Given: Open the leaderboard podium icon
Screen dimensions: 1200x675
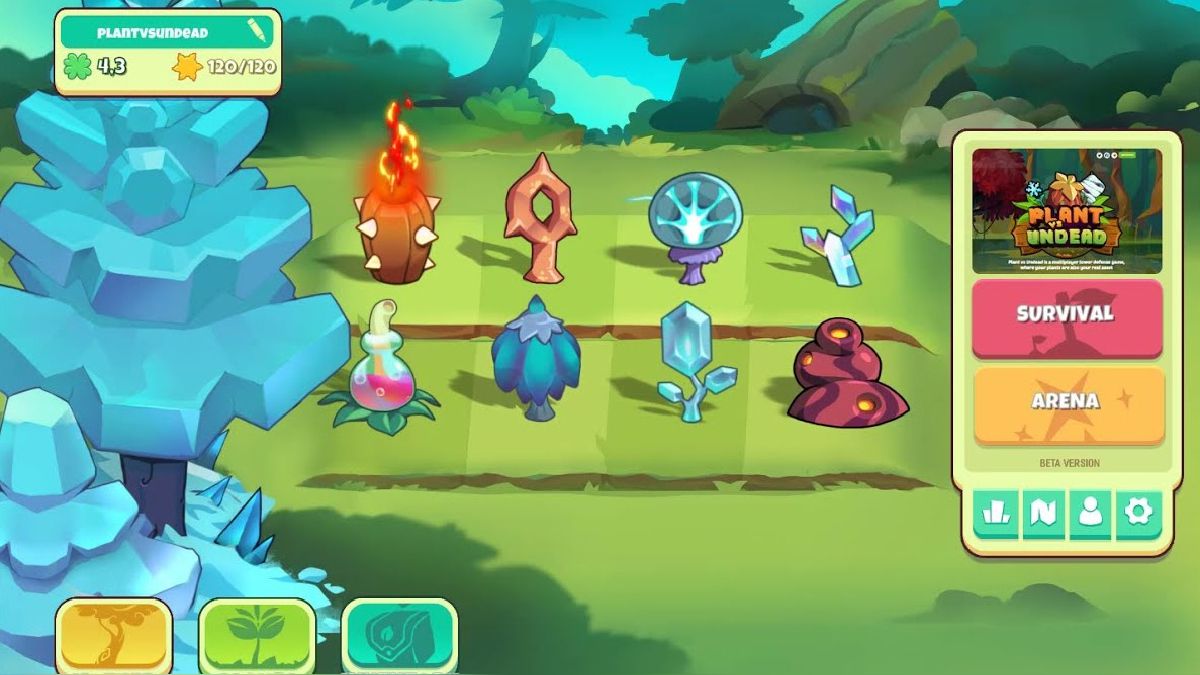Looking at the screenshot, I should coord(995,513).
